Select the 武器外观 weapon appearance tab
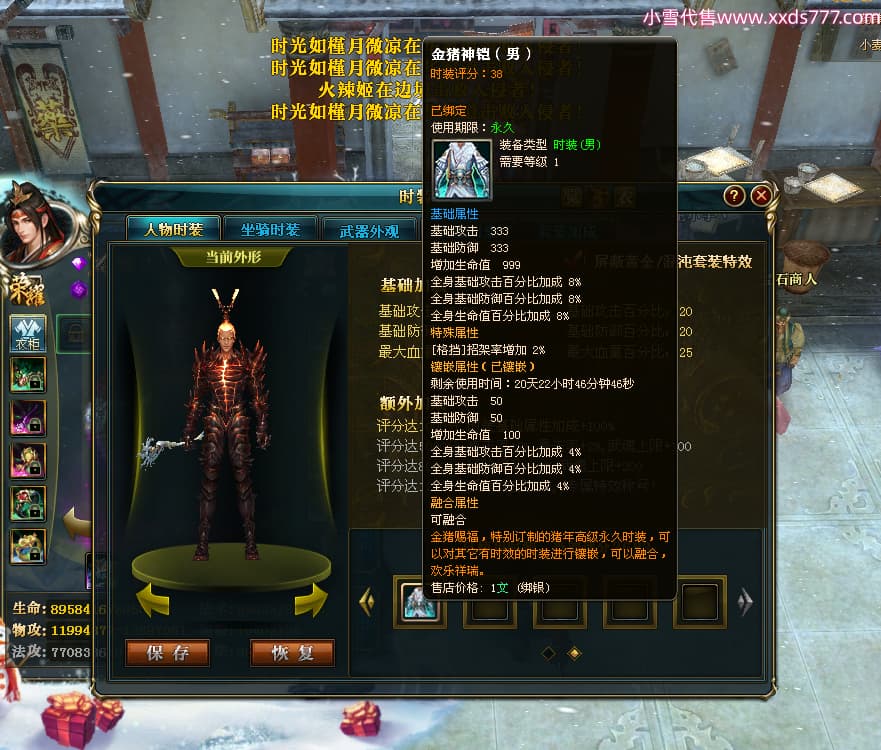This screenshot has width=881, height=750. click(x=369, y=230)
